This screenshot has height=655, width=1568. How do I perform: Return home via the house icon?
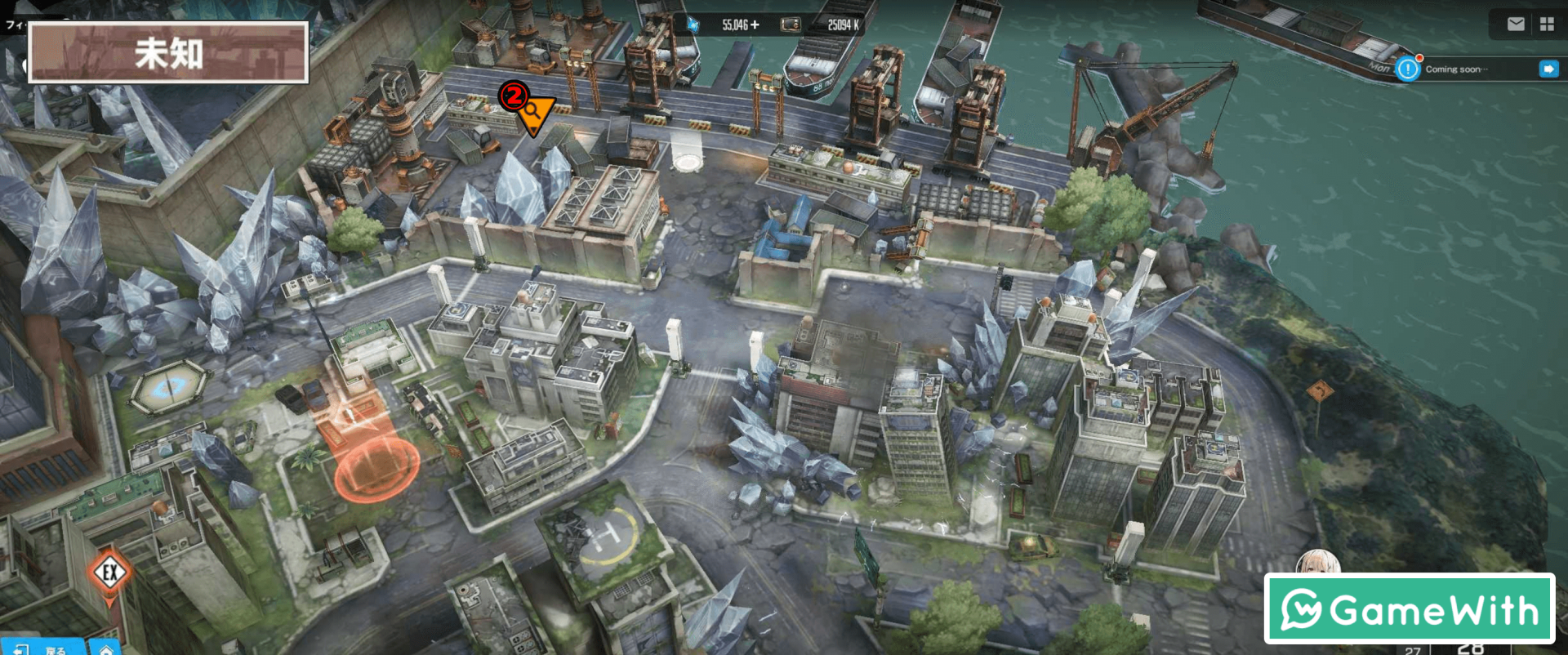pyautogui.click(x=106, y=648)
